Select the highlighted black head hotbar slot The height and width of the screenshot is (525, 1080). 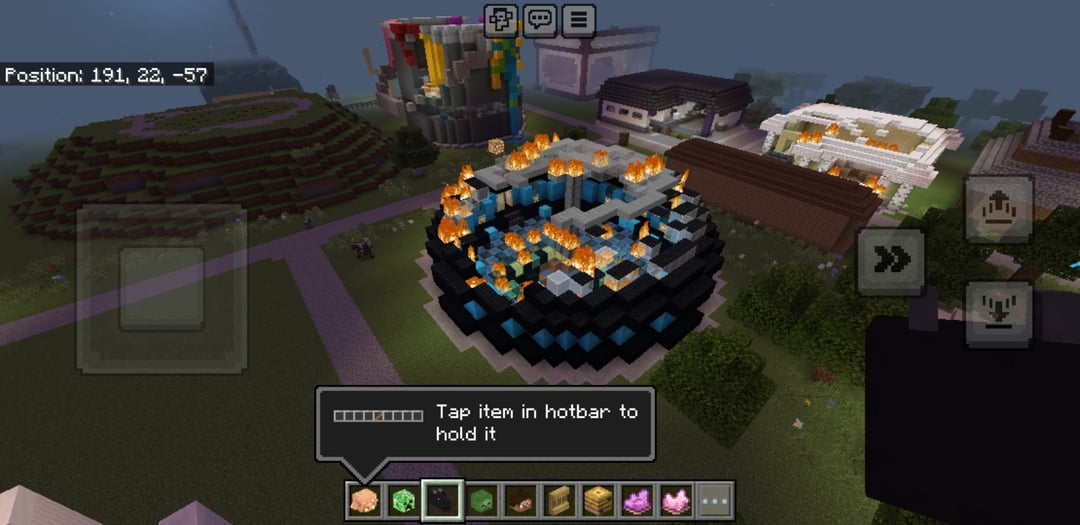click(x=441, y=499)
